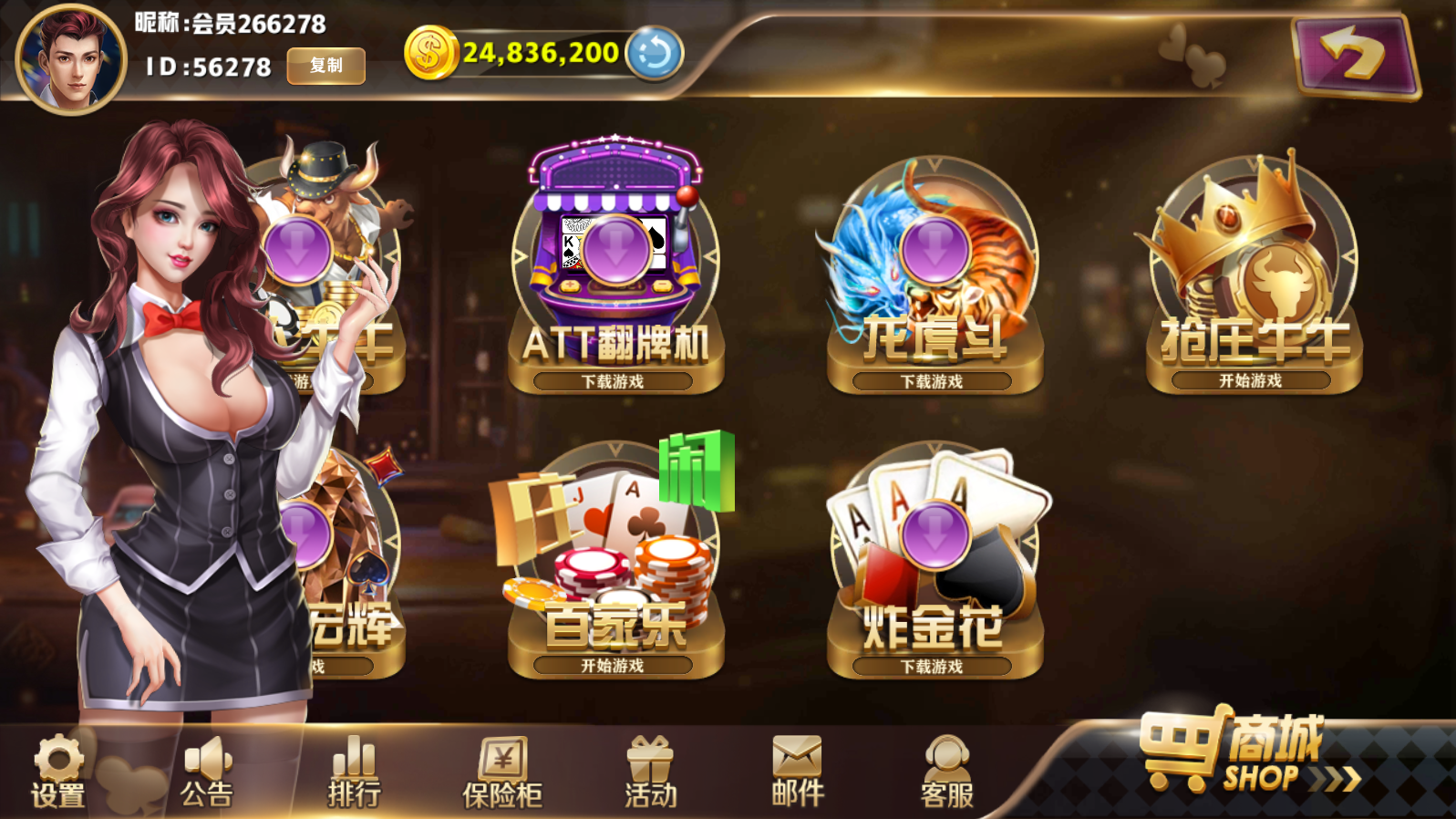Contact 客服 customer service
Viewport: 1456px width, 819px height.
[946, 772]
